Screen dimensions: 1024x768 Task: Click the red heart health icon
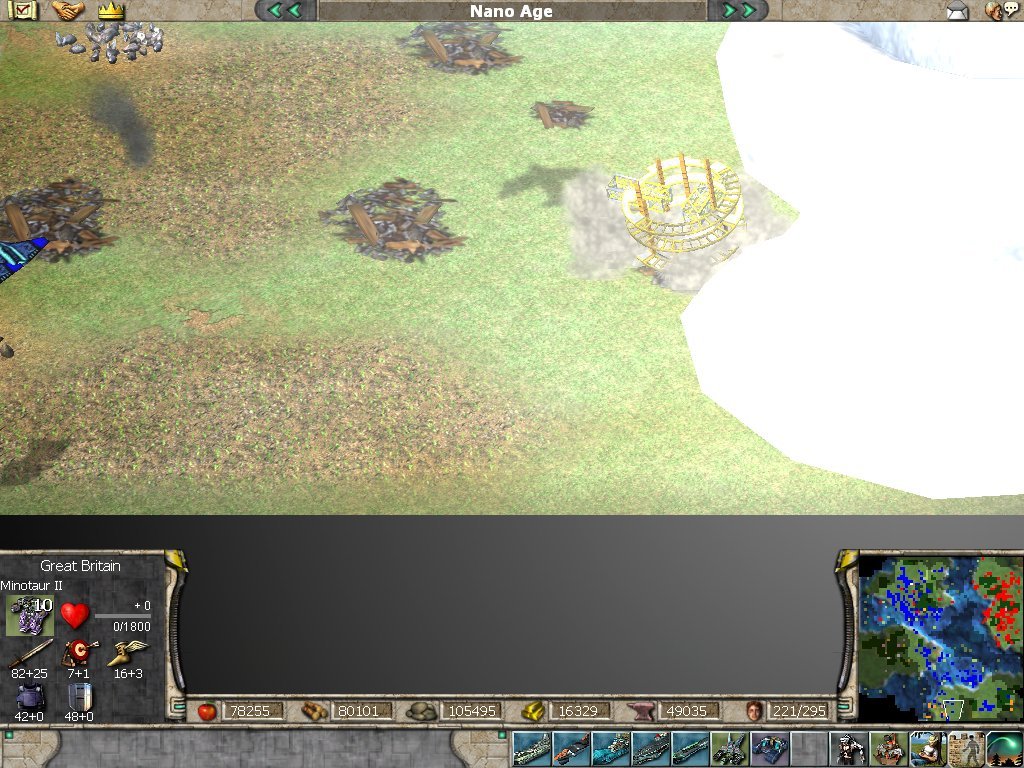tap(75, 614)
